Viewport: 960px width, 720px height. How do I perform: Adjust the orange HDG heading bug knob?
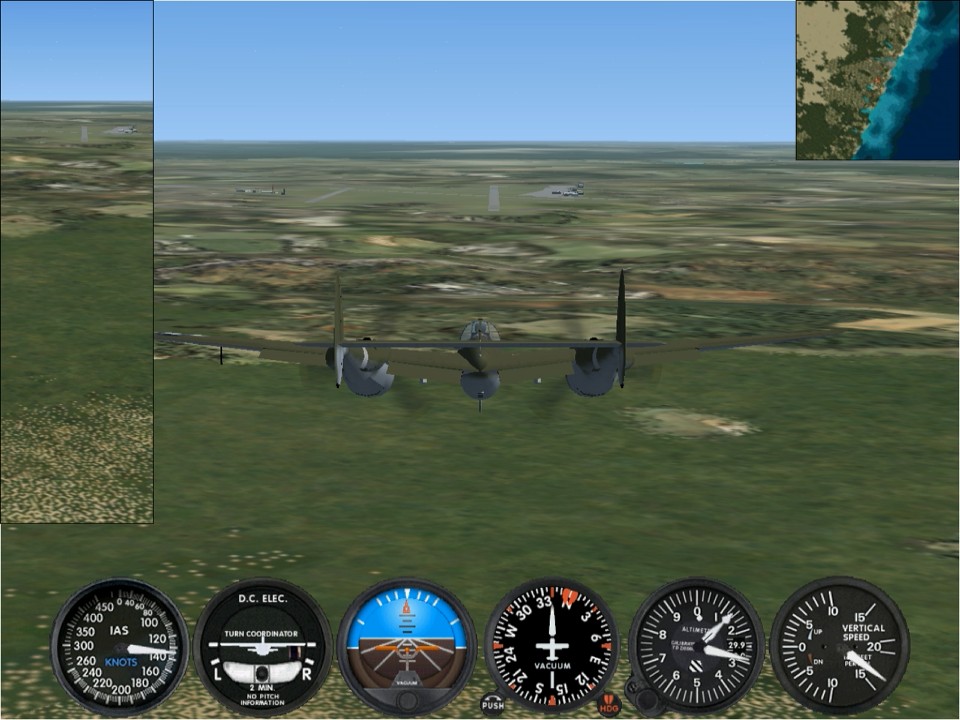pyautogui.click(x=609, y=705)
